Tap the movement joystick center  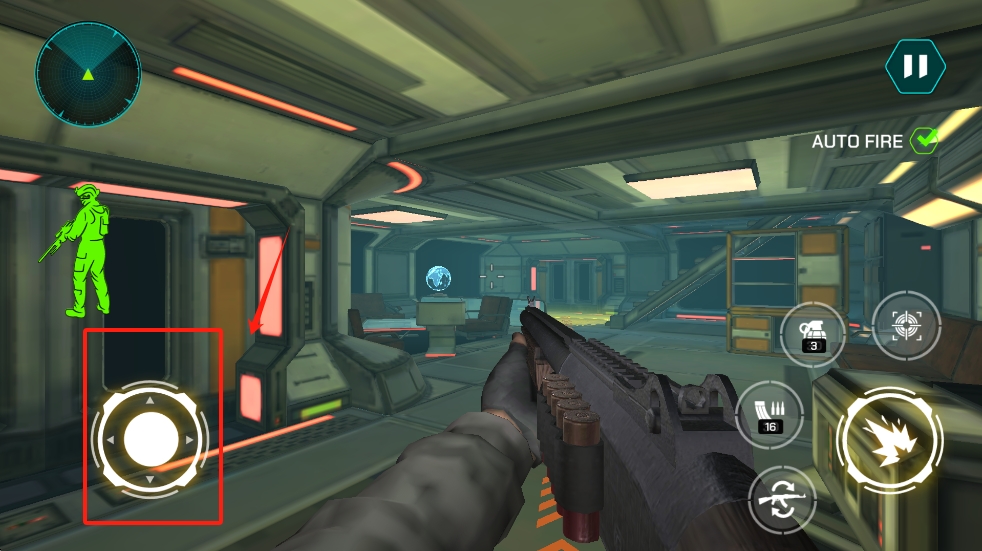tap(150, 439)
